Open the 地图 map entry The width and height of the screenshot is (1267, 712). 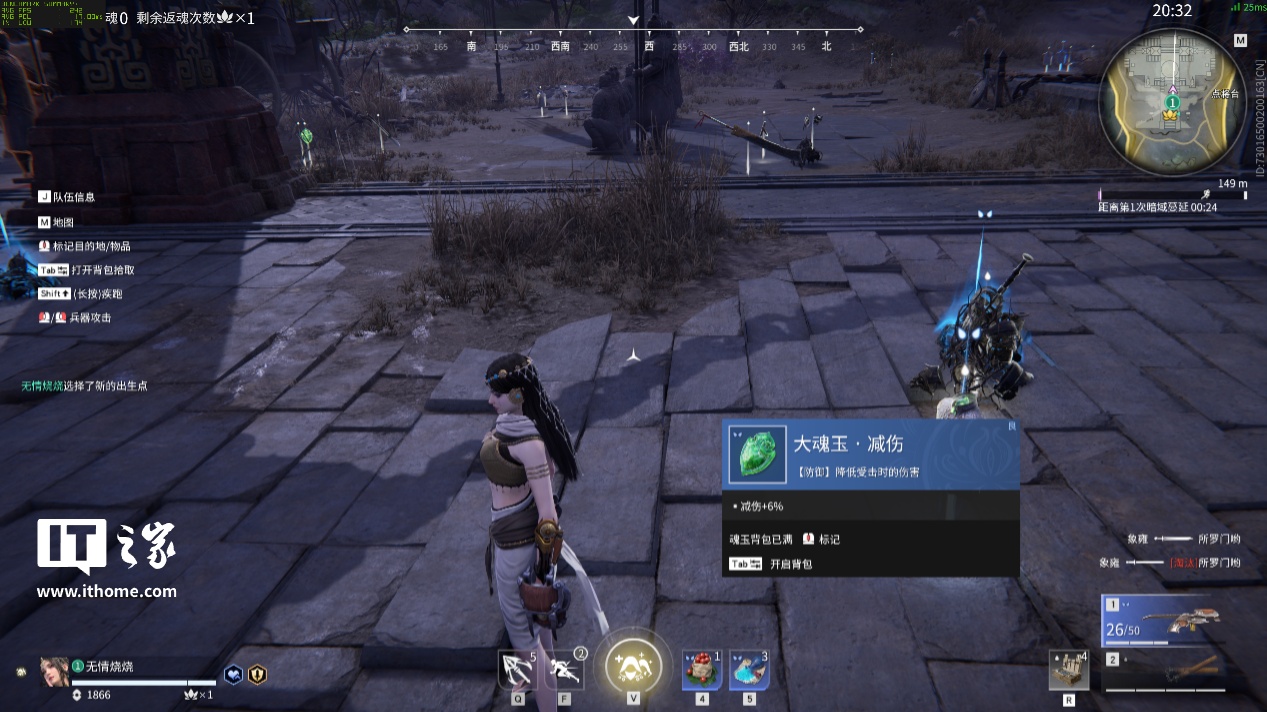tap(62, 222)
